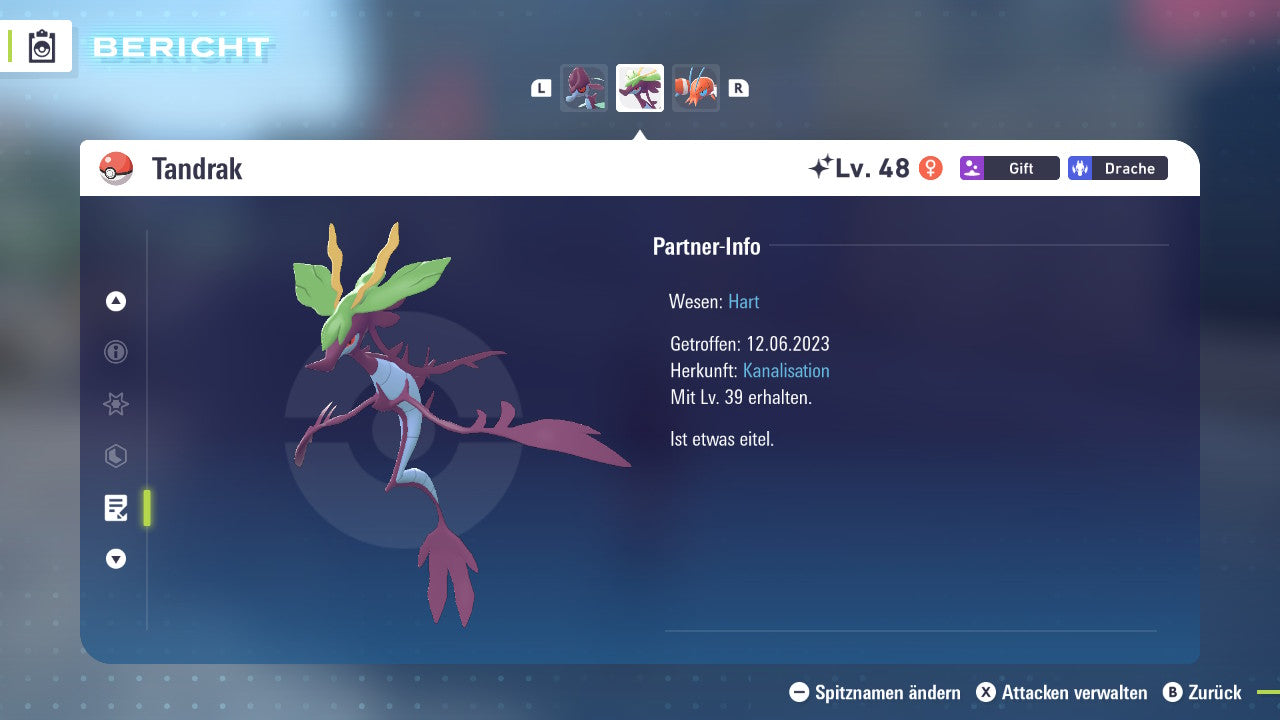Click the green page position indicator bar
Screen dimensions: 1280x720
click(x=146, y=508)
